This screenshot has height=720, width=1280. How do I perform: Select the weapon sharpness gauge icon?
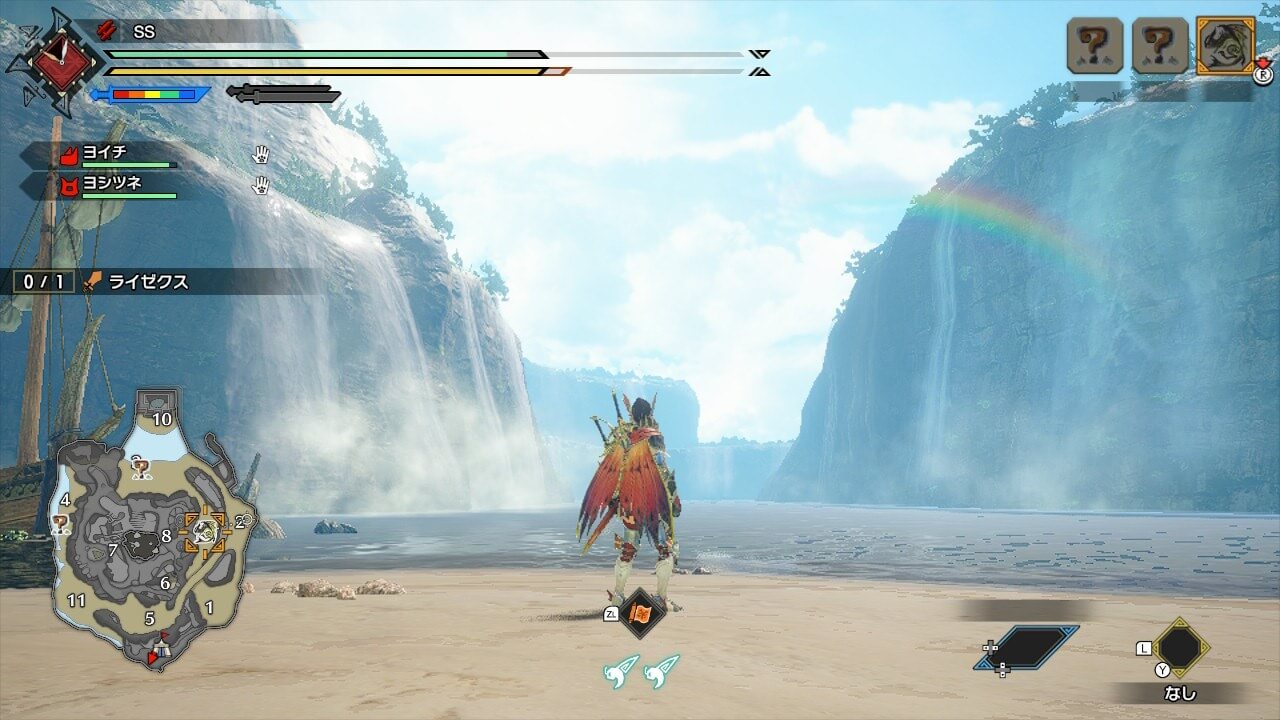152,94
